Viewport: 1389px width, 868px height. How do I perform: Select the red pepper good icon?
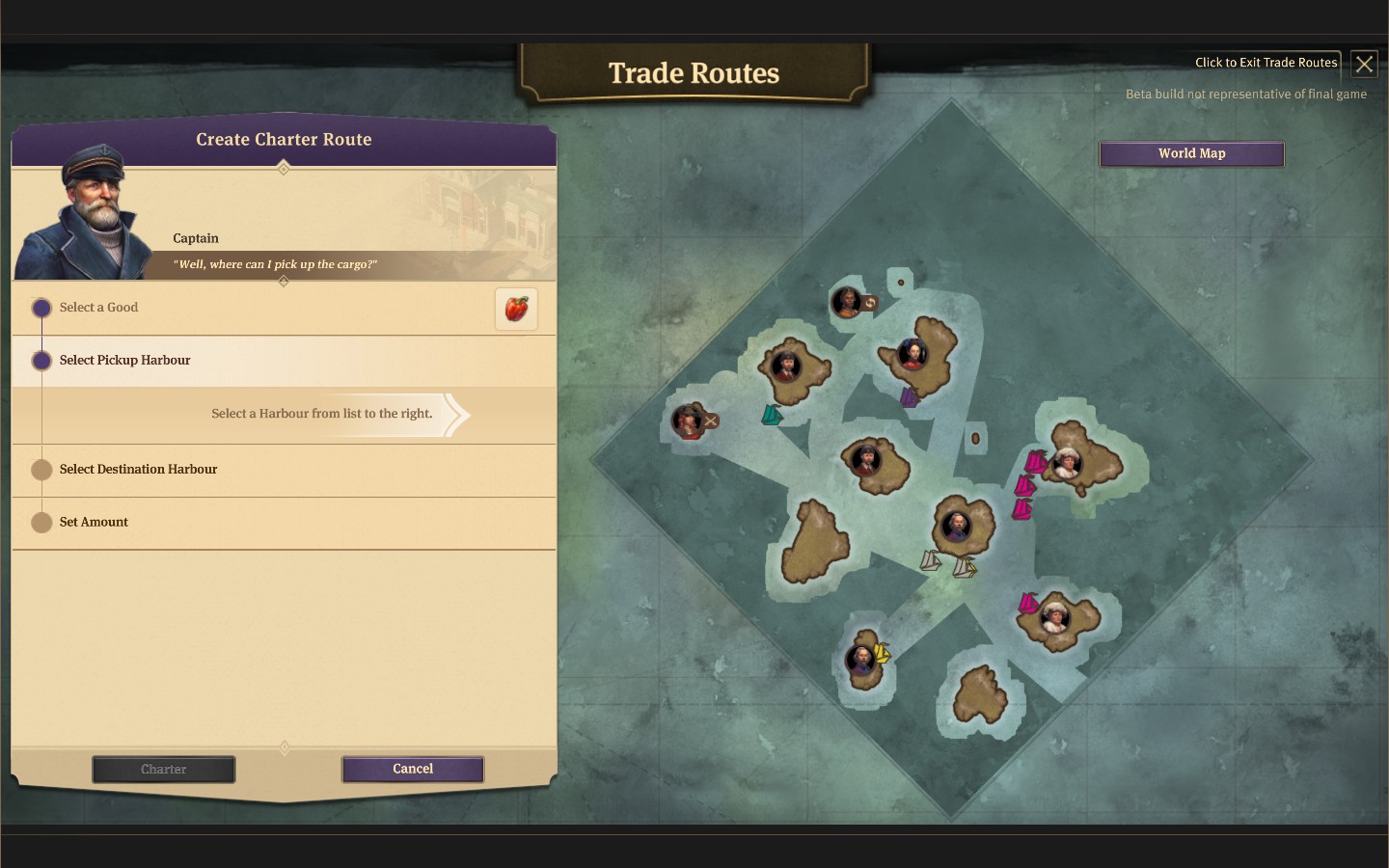click(x=516, y=310)
